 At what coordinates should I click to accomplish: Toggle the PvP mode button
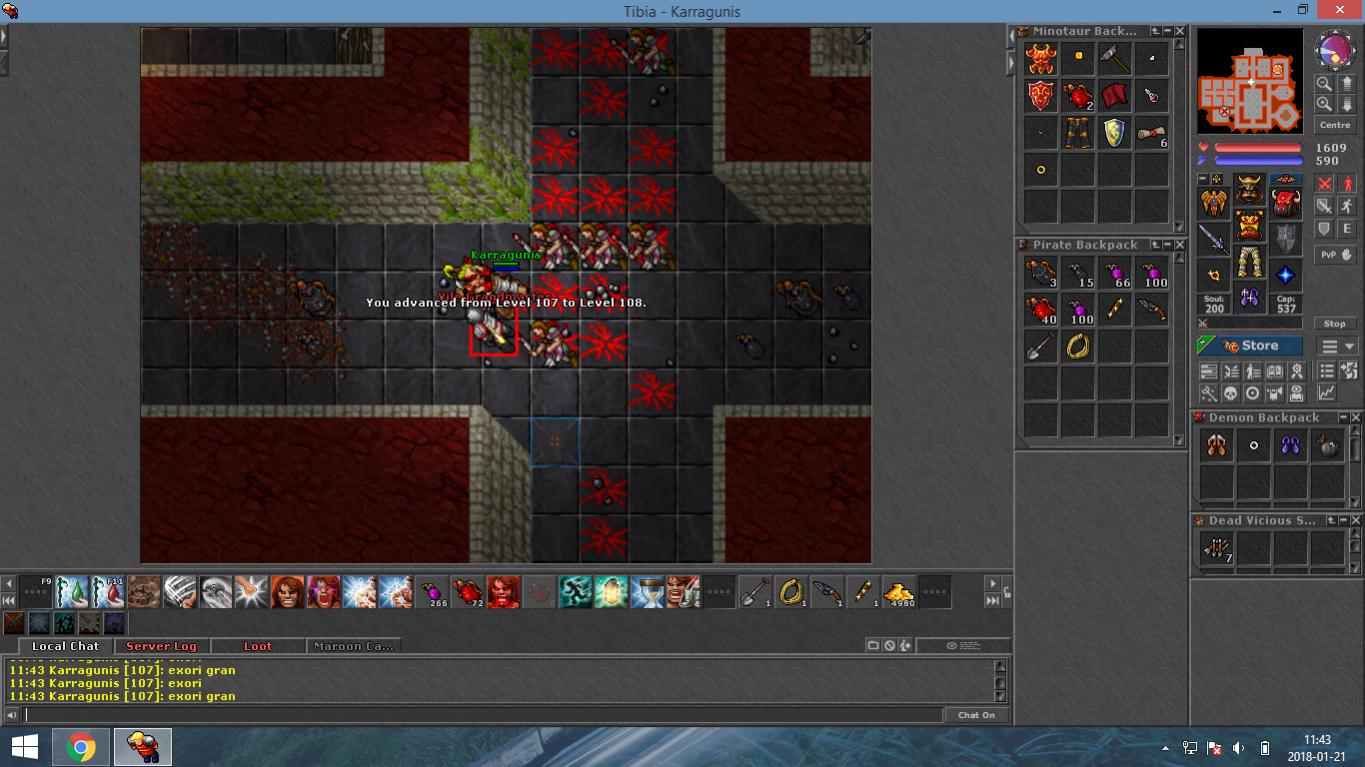click(x=1335, y=255)
